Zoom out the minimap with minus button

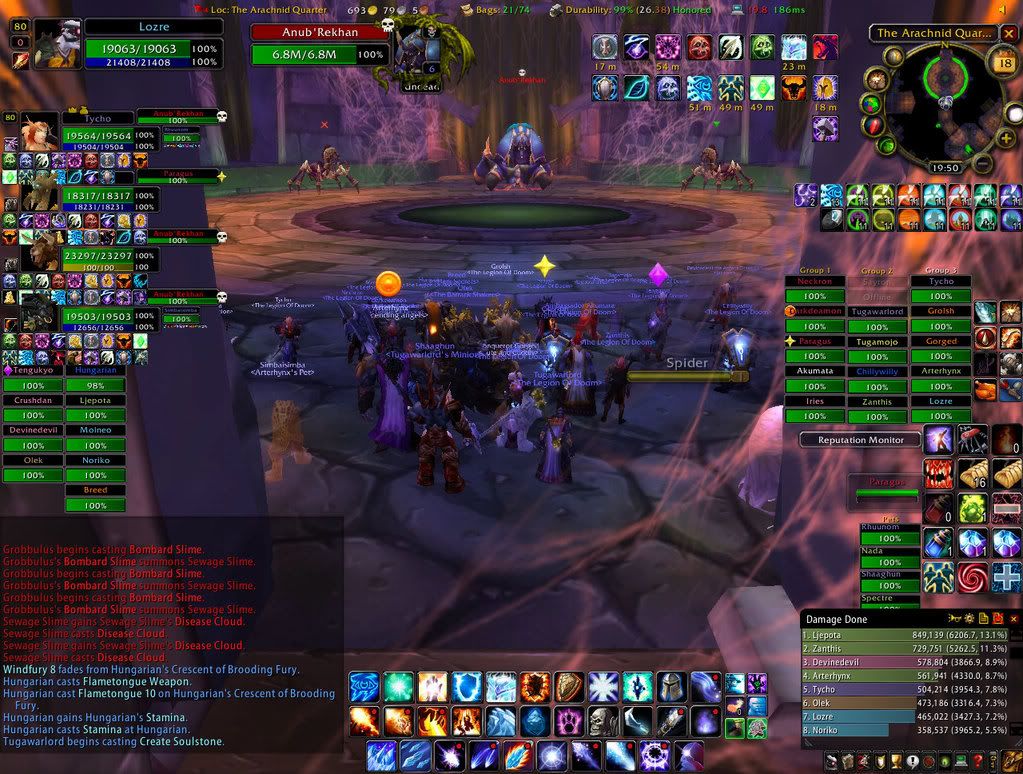pos(981,163)
